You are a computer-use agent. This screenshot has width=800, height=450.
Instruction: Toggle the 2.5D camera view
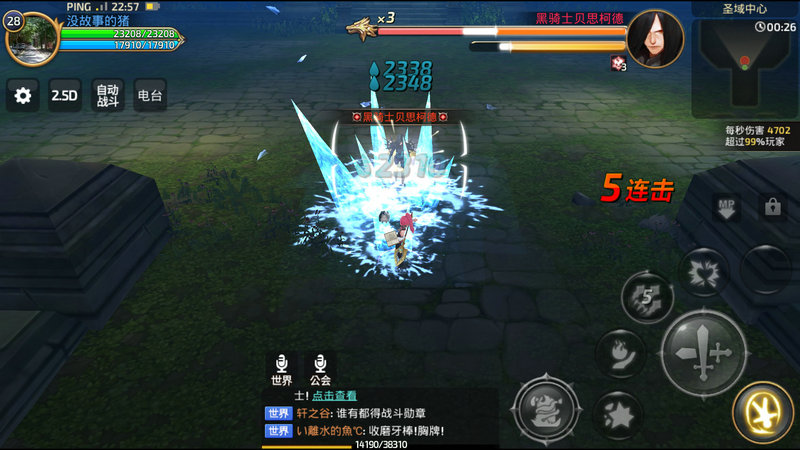pyautogui.click(x=65, y=96)
